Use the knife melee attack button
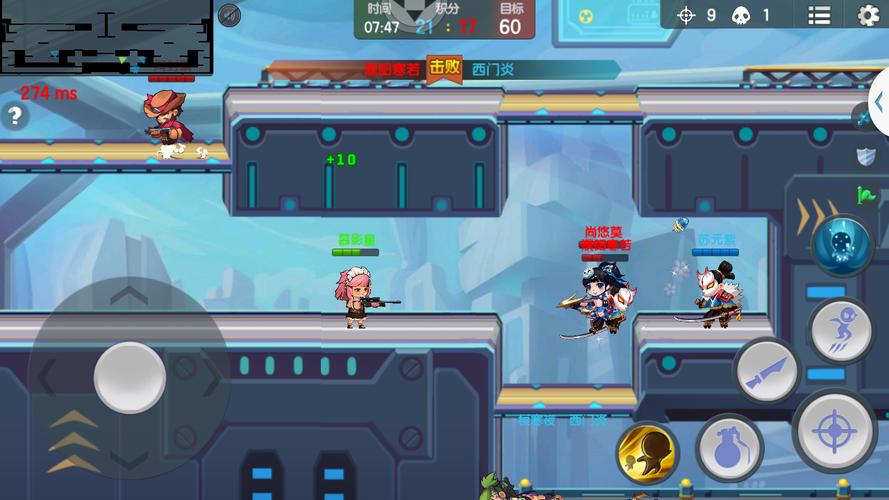Viewport: 889px width, 500px height. pyautogui.click(x=767, y=371)
